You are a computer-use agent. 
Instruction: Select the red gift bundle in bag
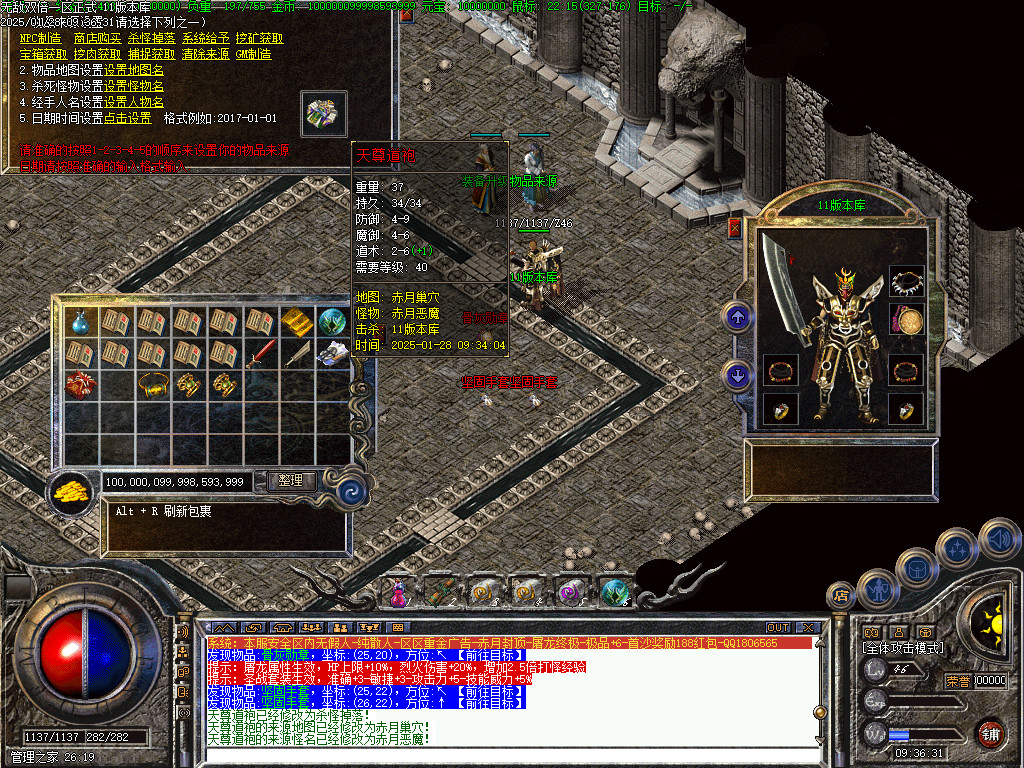[80, 384]
